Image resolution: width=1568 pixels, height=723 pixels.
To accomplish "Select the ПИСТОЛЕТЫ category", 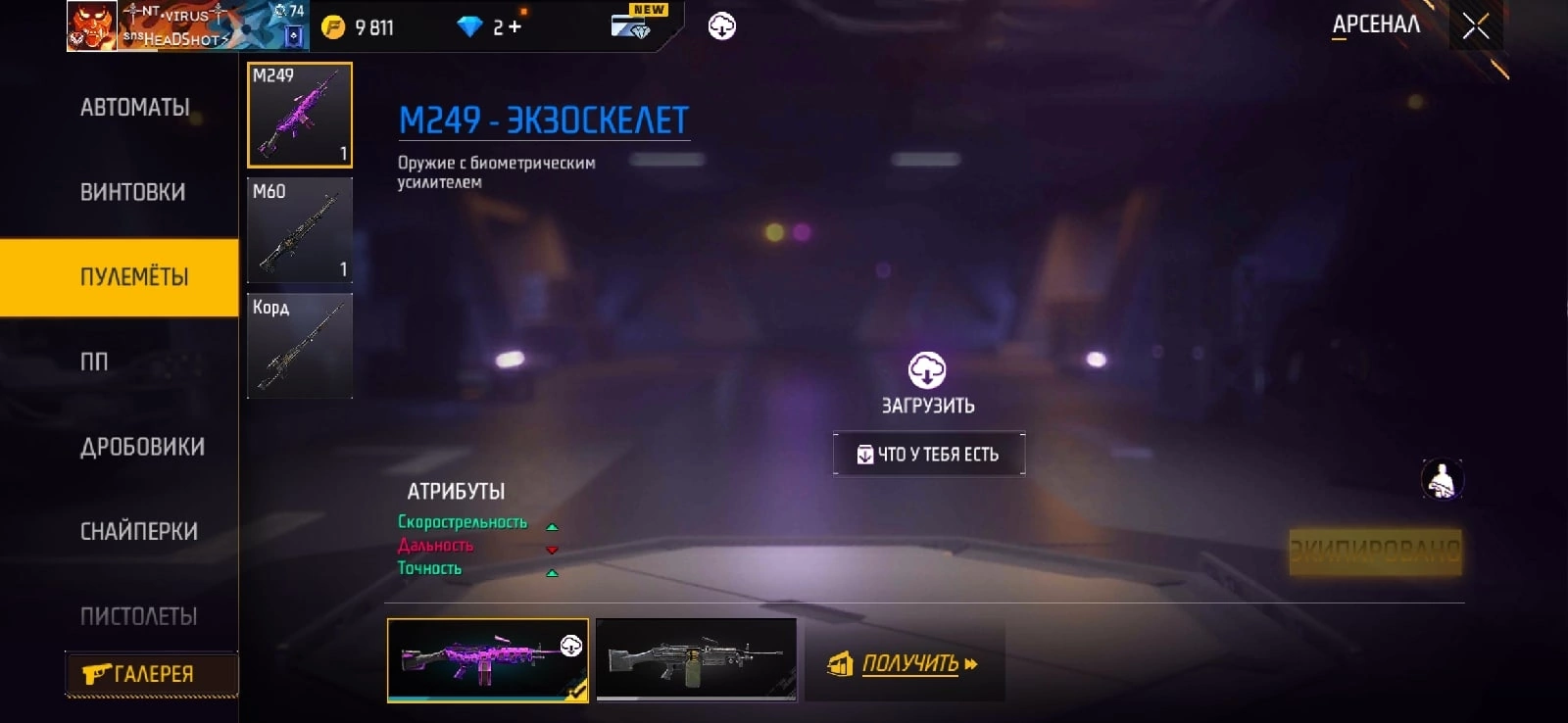I will point(138,616).
